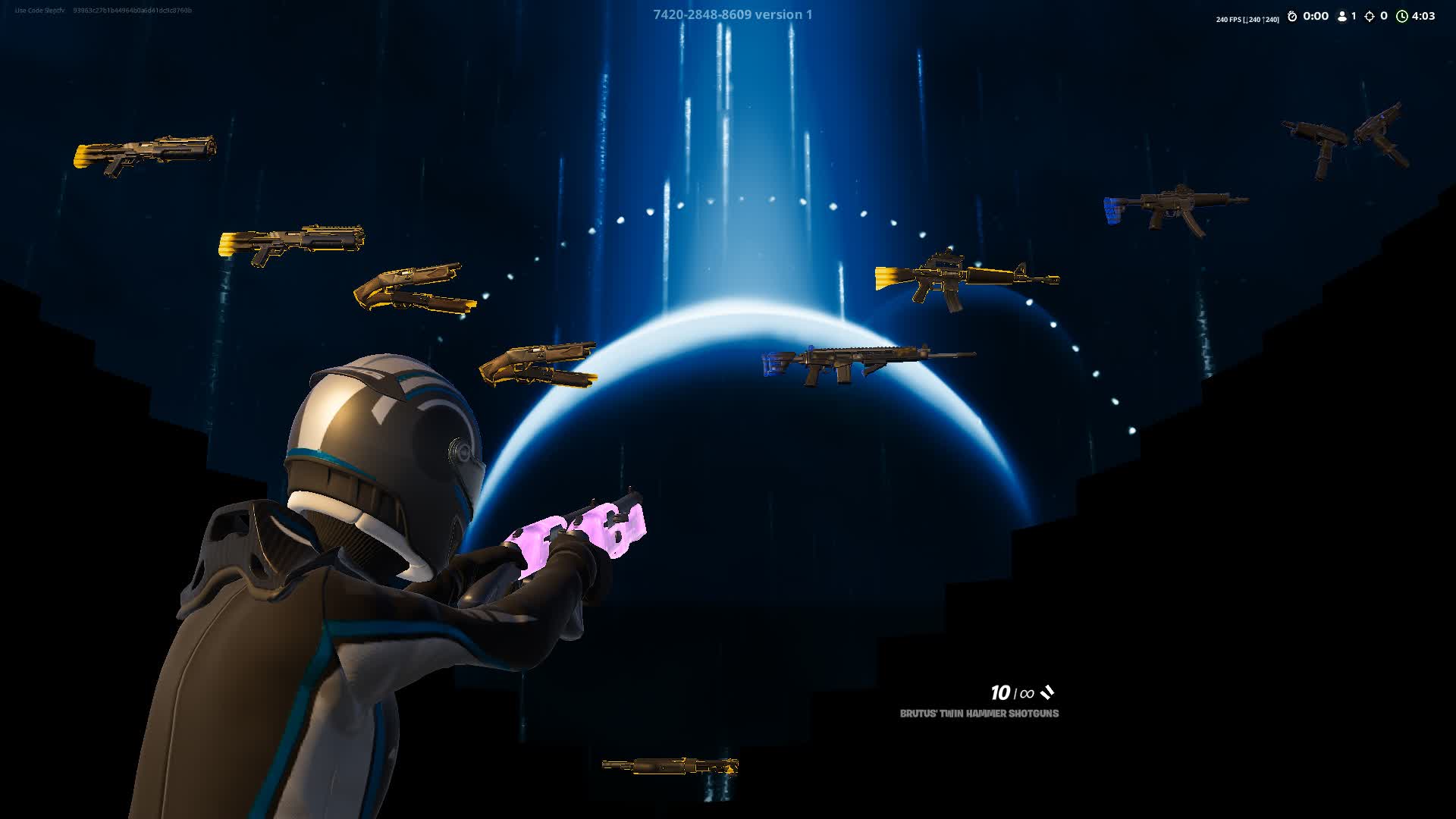This screenshot has width=1456, height=819.
Task: Click the Brutus' Twin Hammer Shotguns label
Action: pyautogui.click(x=978, y=714)
